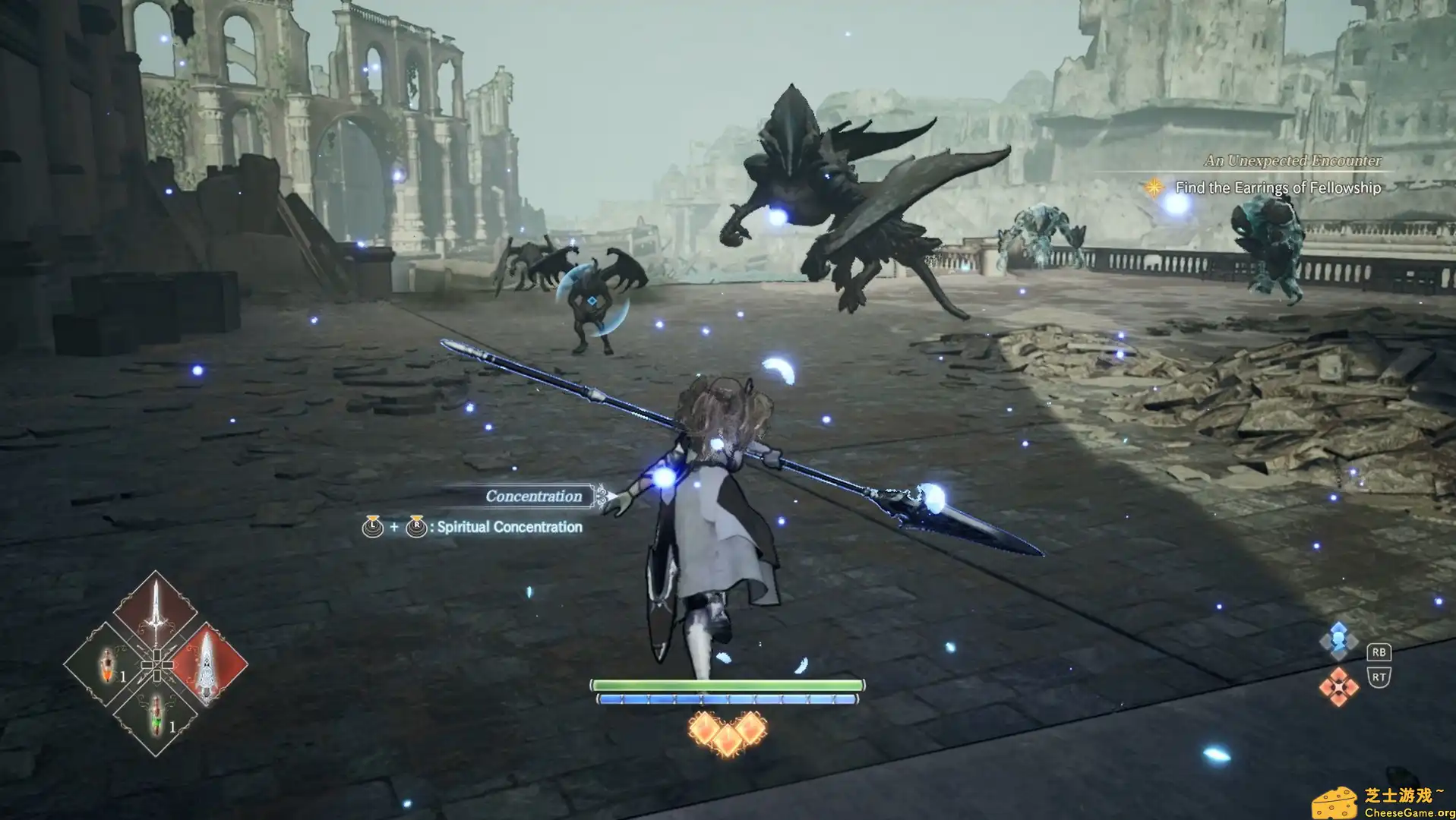Open the weapon wheel d-pad cross selector

[156, 665]
